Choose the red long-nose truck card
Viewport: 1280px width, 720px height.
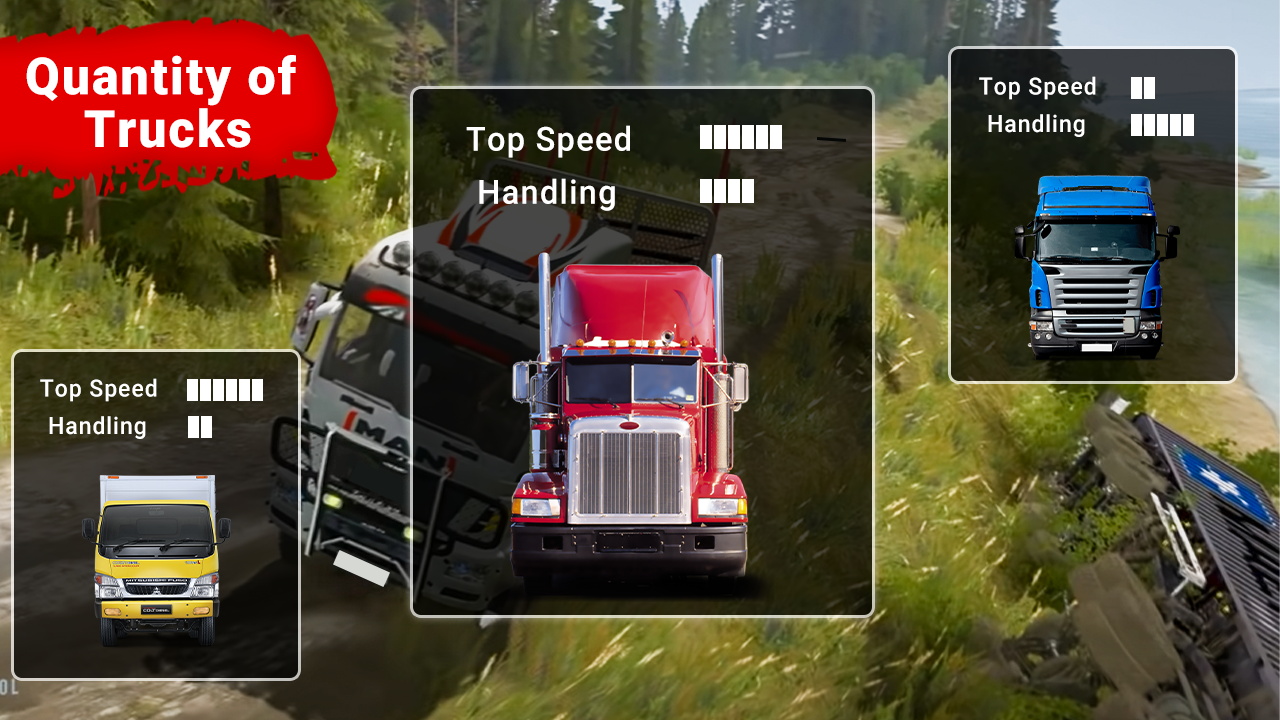pos(642,352)
